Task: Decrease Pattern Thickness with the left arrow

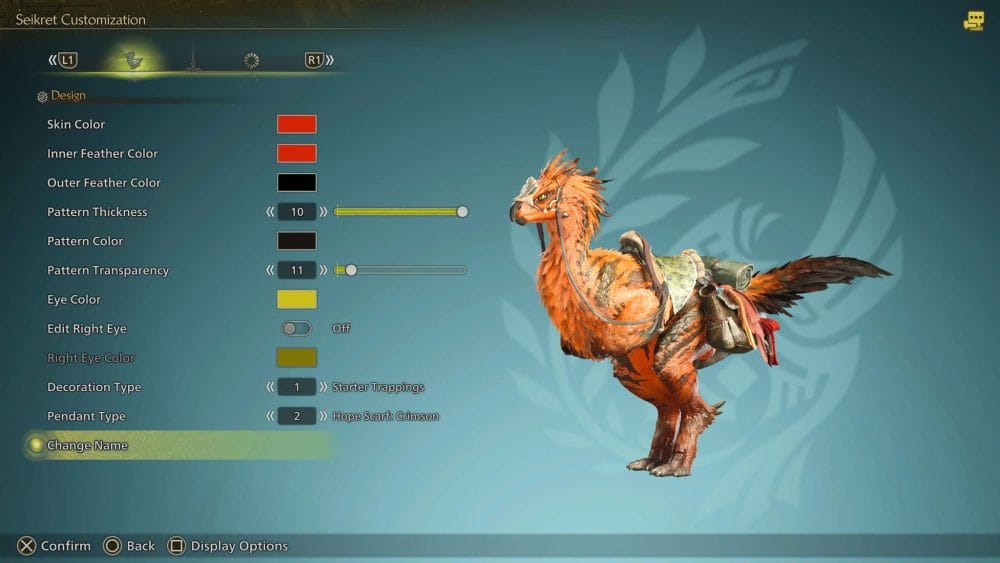Action: (270, 212)
